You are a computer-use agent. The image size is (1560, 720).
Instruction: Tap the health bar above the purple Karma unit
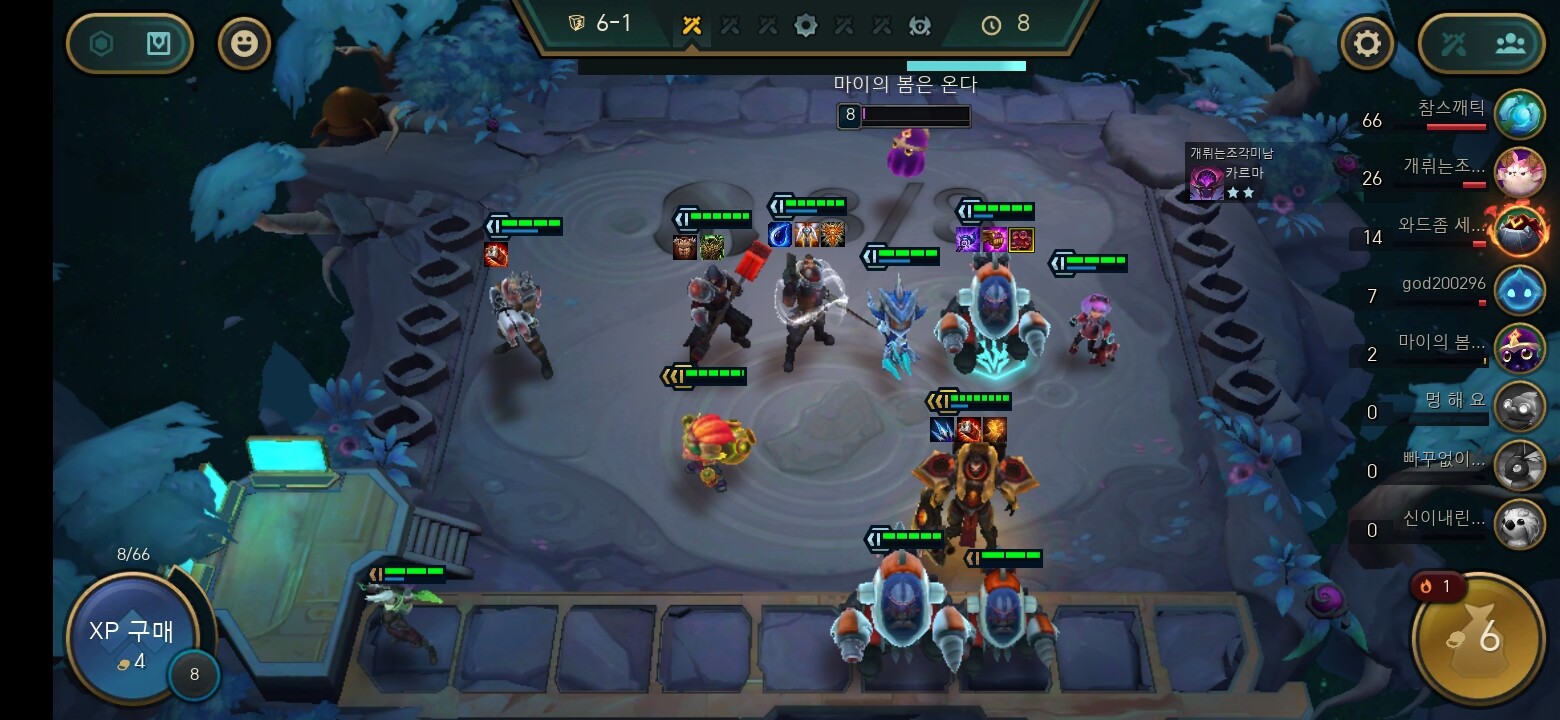(x=903, y=115)
